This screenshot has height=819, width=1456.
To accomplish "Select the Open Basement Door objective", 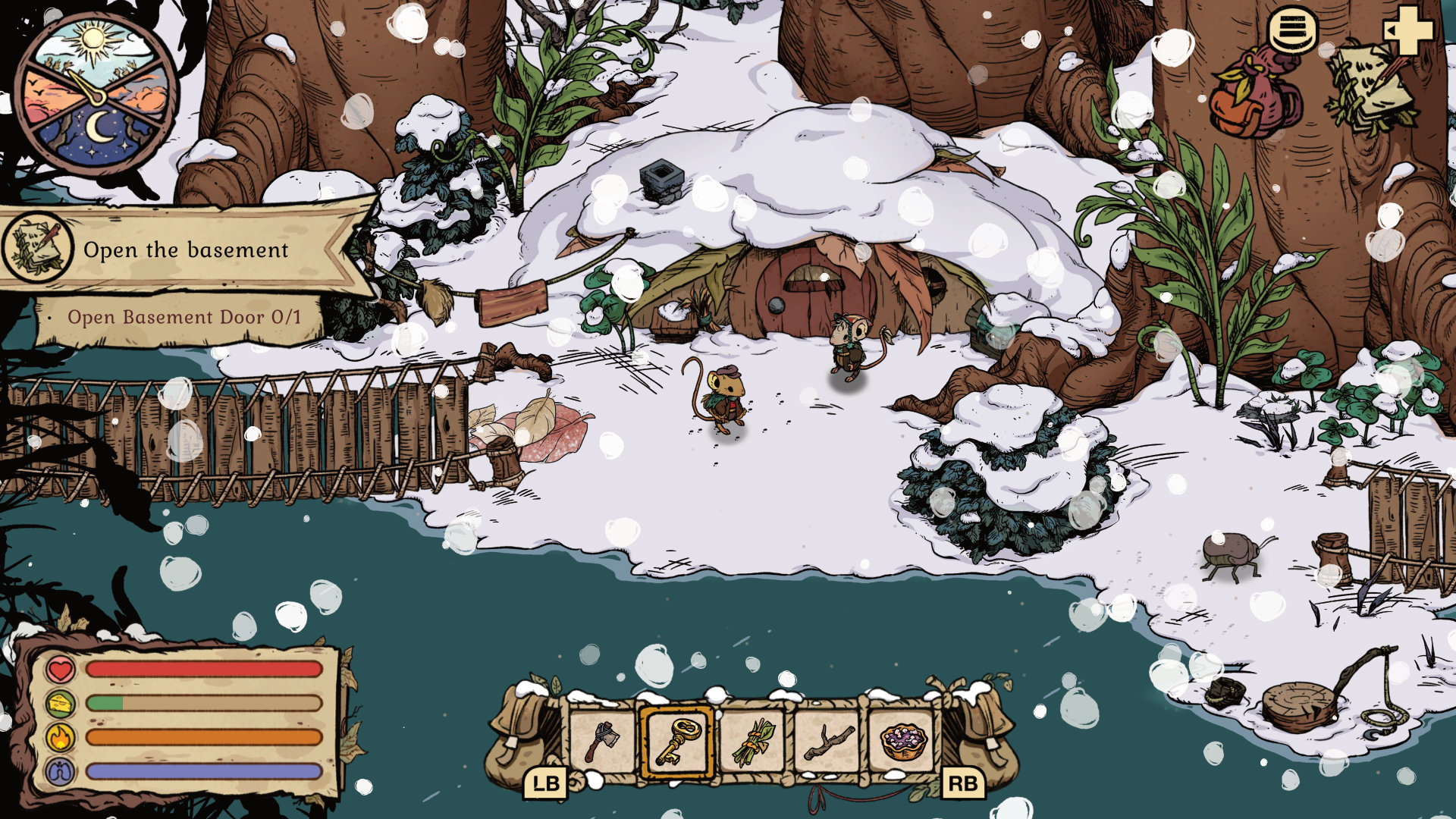I will click(x=184, y=317).
